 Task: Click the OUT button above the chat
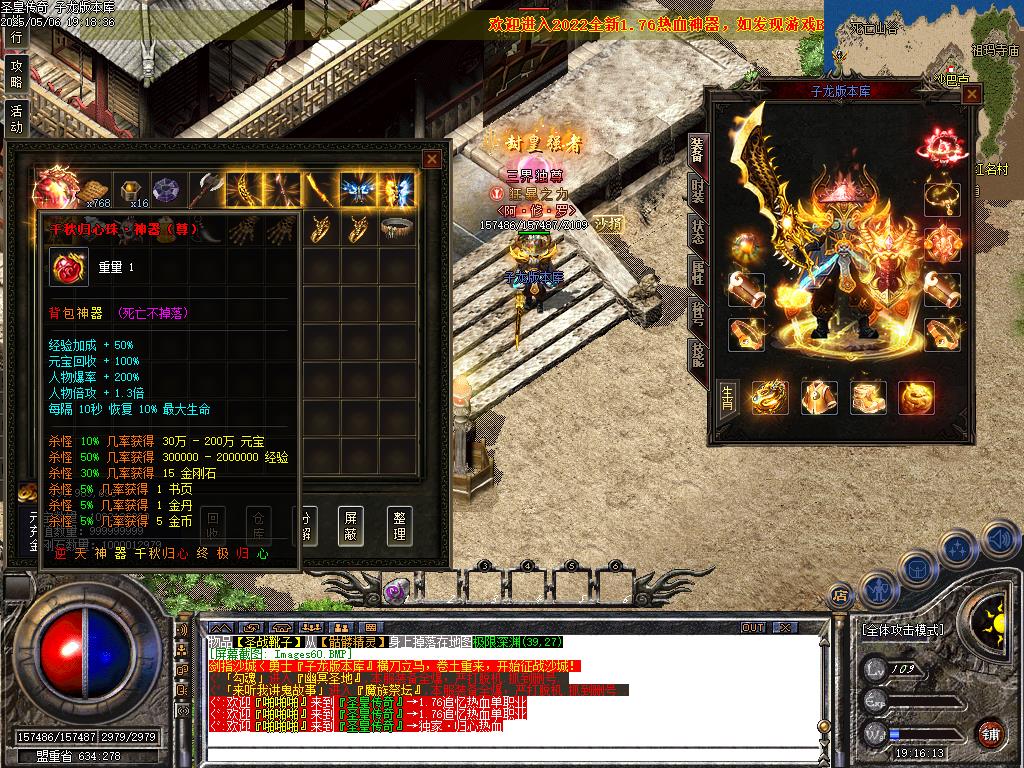[x=753, y=627]
